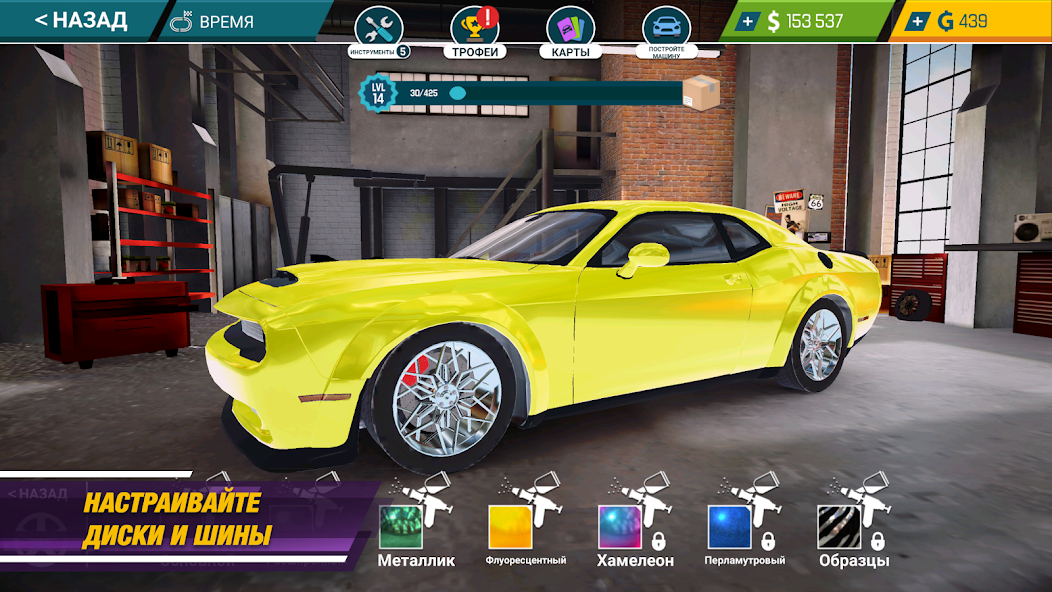Open the Инструменты tools menu

379,29
